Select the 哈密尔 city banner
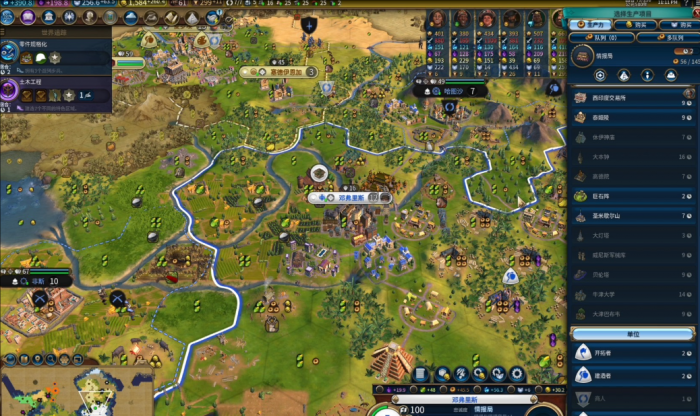This screenshot has width=700, height=416. point(453,91)
